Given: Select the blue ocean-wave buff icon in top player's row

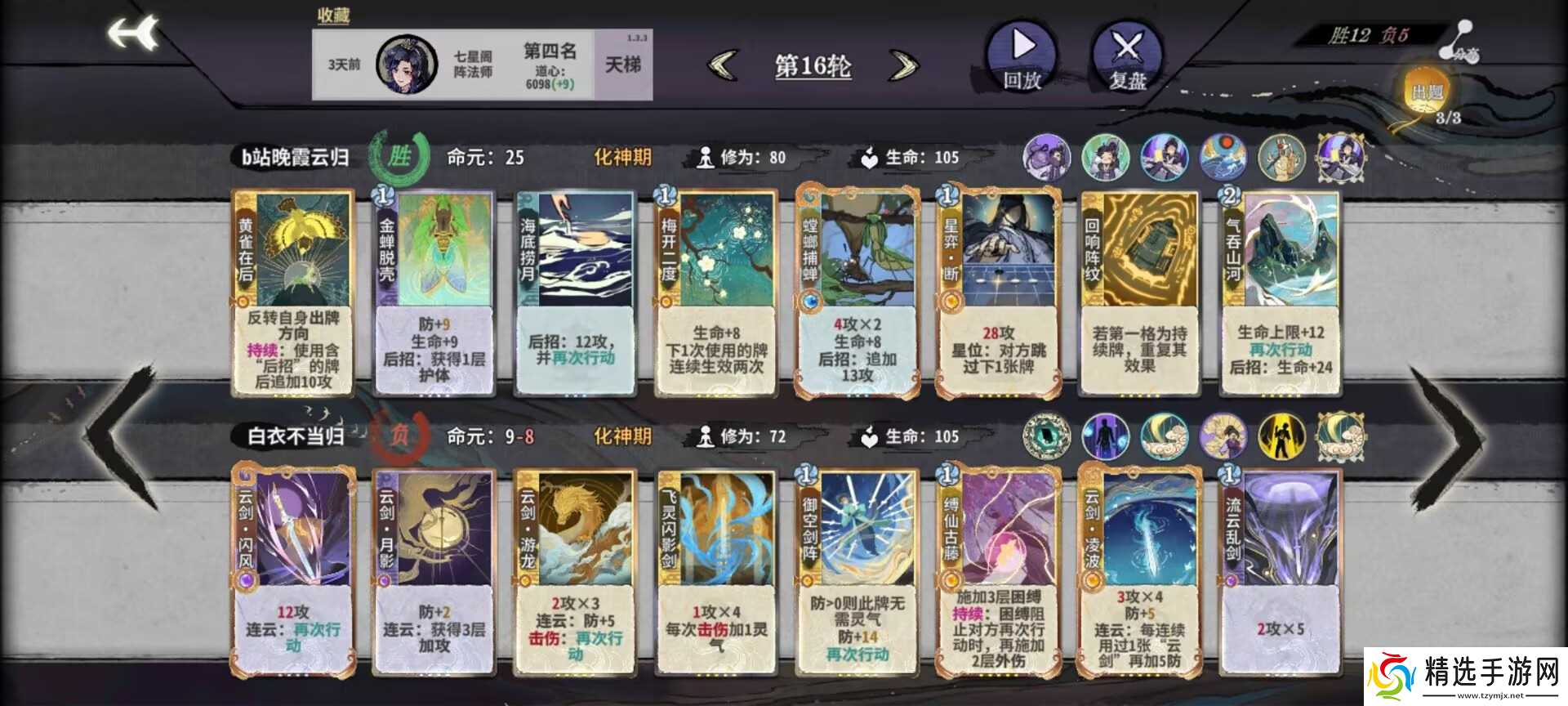Looking at the screenshot, I should tap(1223, 157).
